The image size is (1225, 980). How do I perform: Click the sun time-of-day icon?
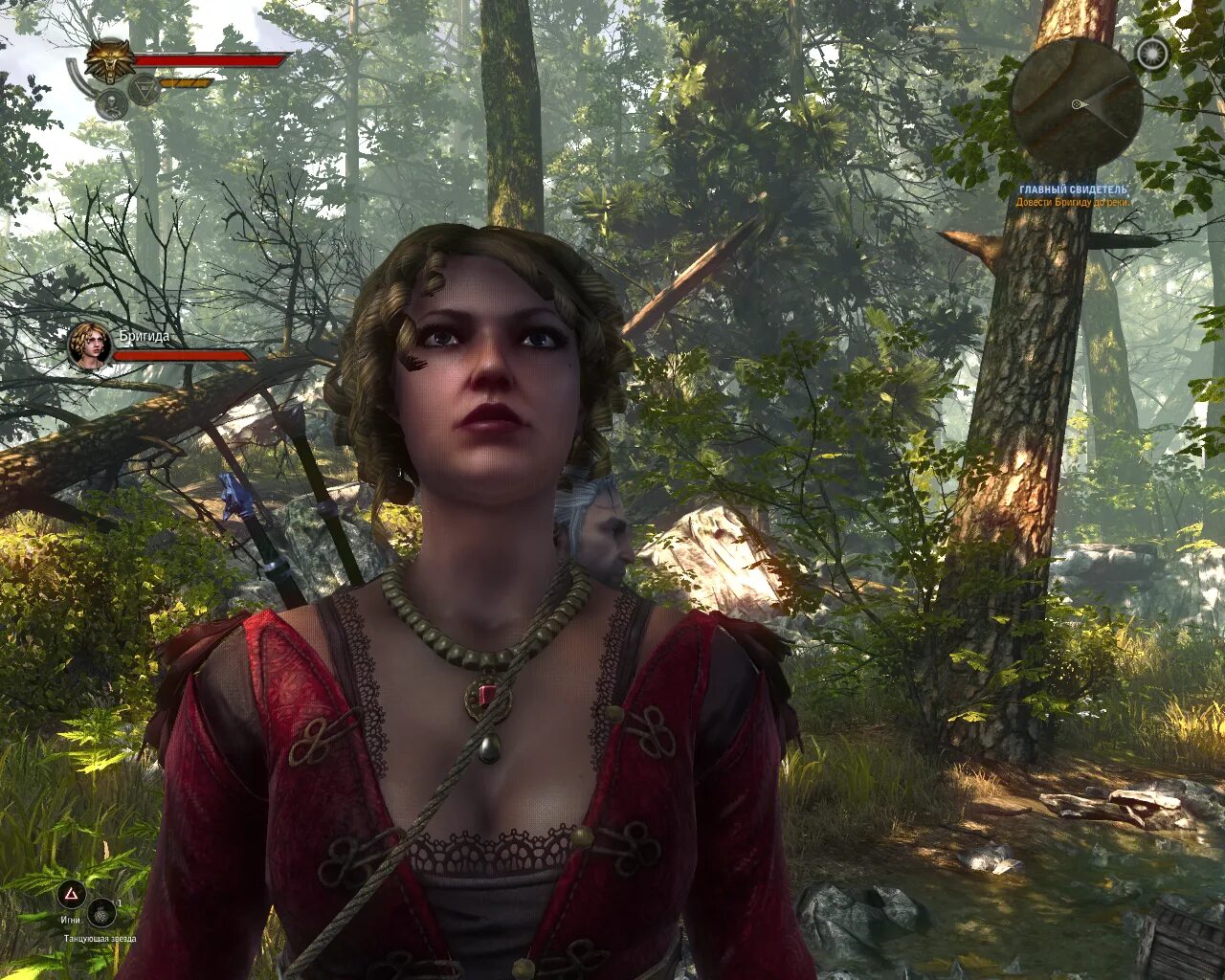tap(1152, 55)
